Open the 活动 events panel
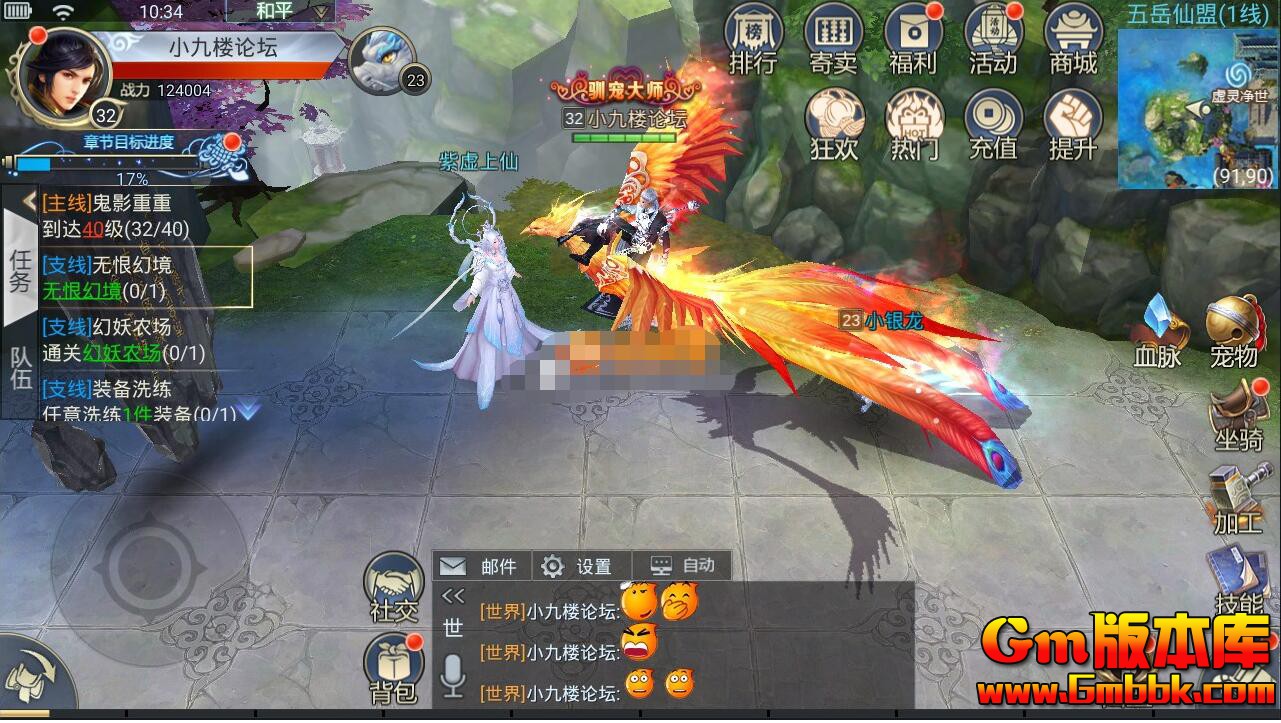This screenshot has width=1281, height=723. tap(993, 38)
